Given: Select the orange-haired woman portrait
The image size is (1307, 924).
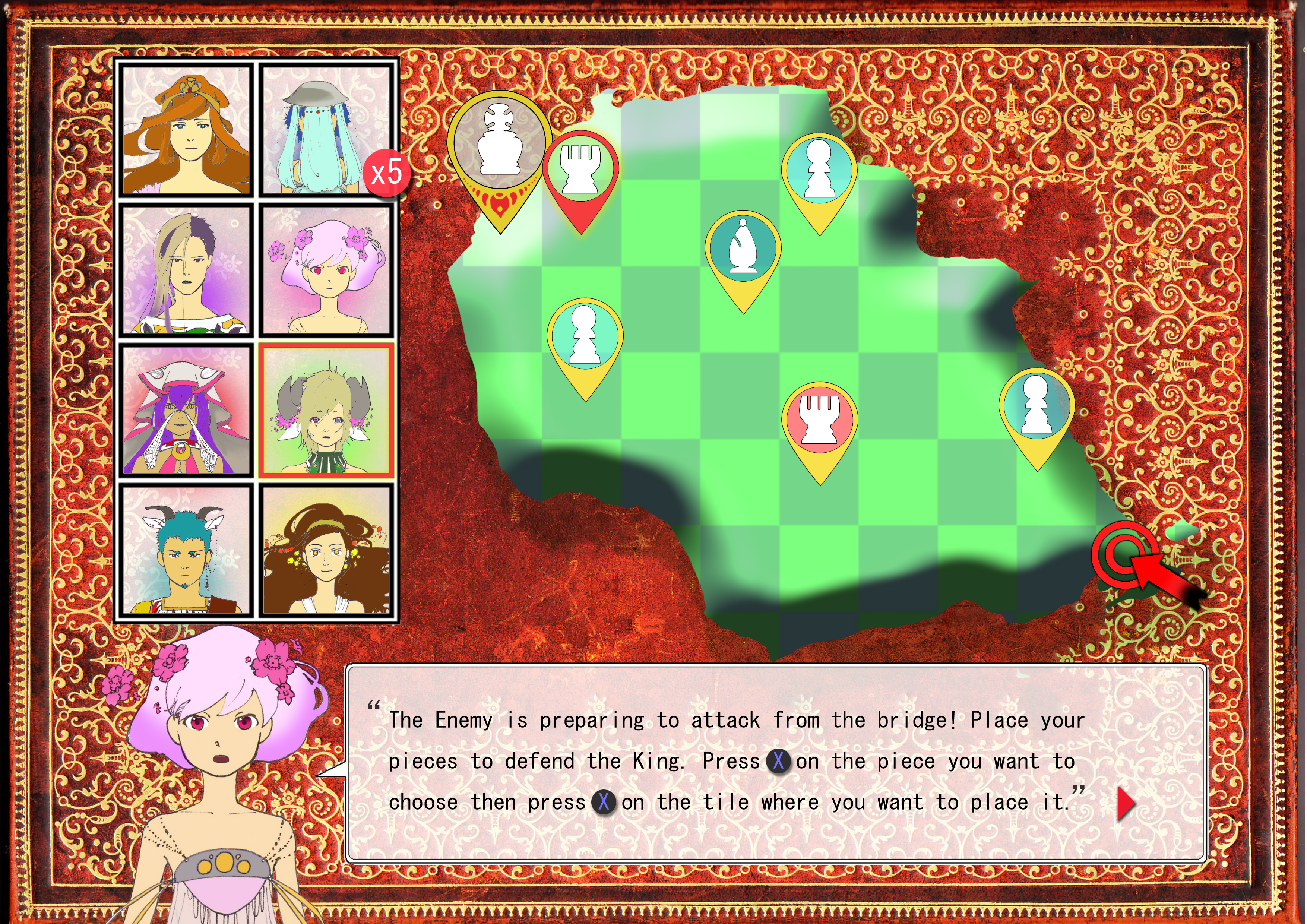Looking at the screenshot, I should click(187, 130).
